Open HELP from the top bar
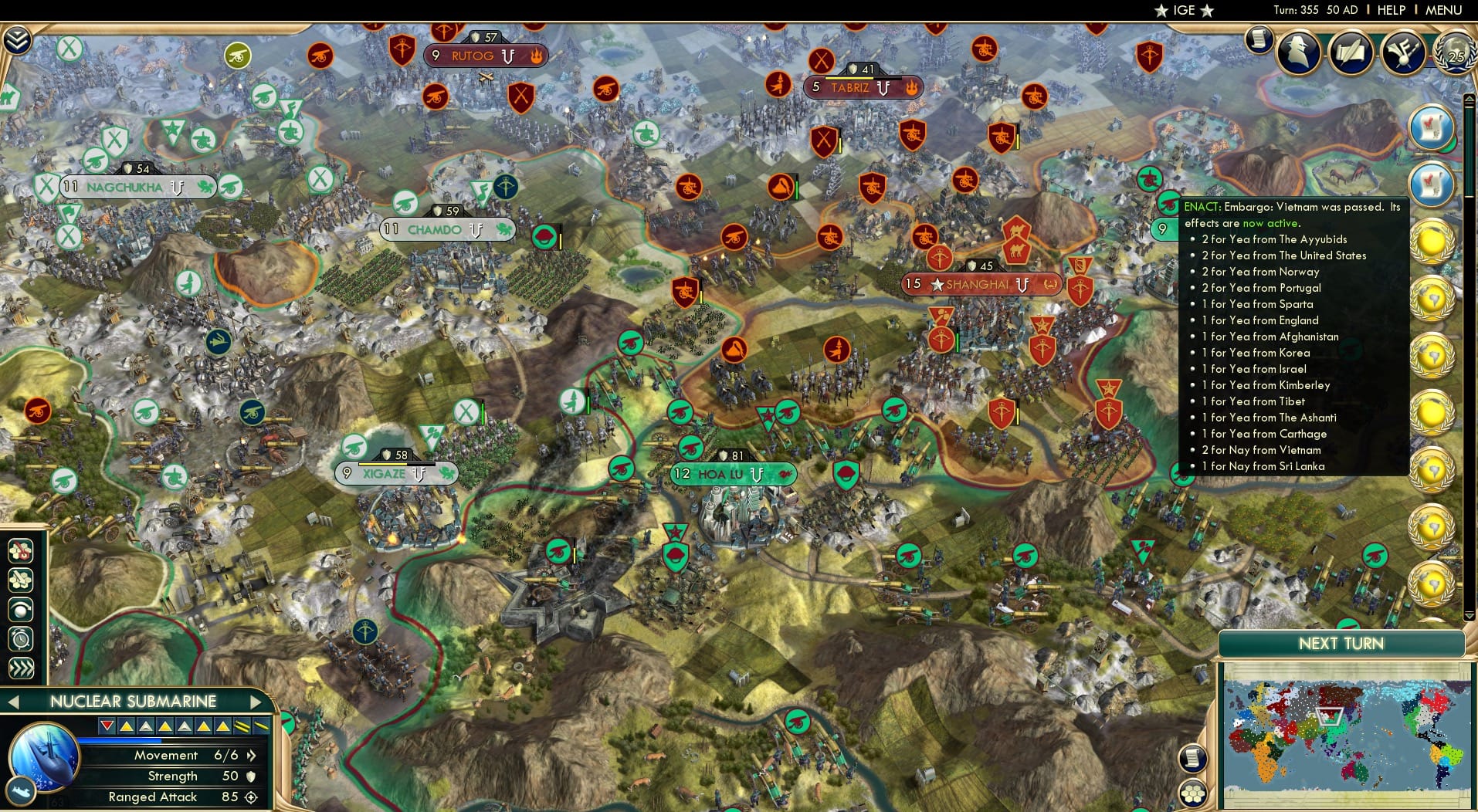The width and height of the screenshot is (1478, 812). (1391, 11)
